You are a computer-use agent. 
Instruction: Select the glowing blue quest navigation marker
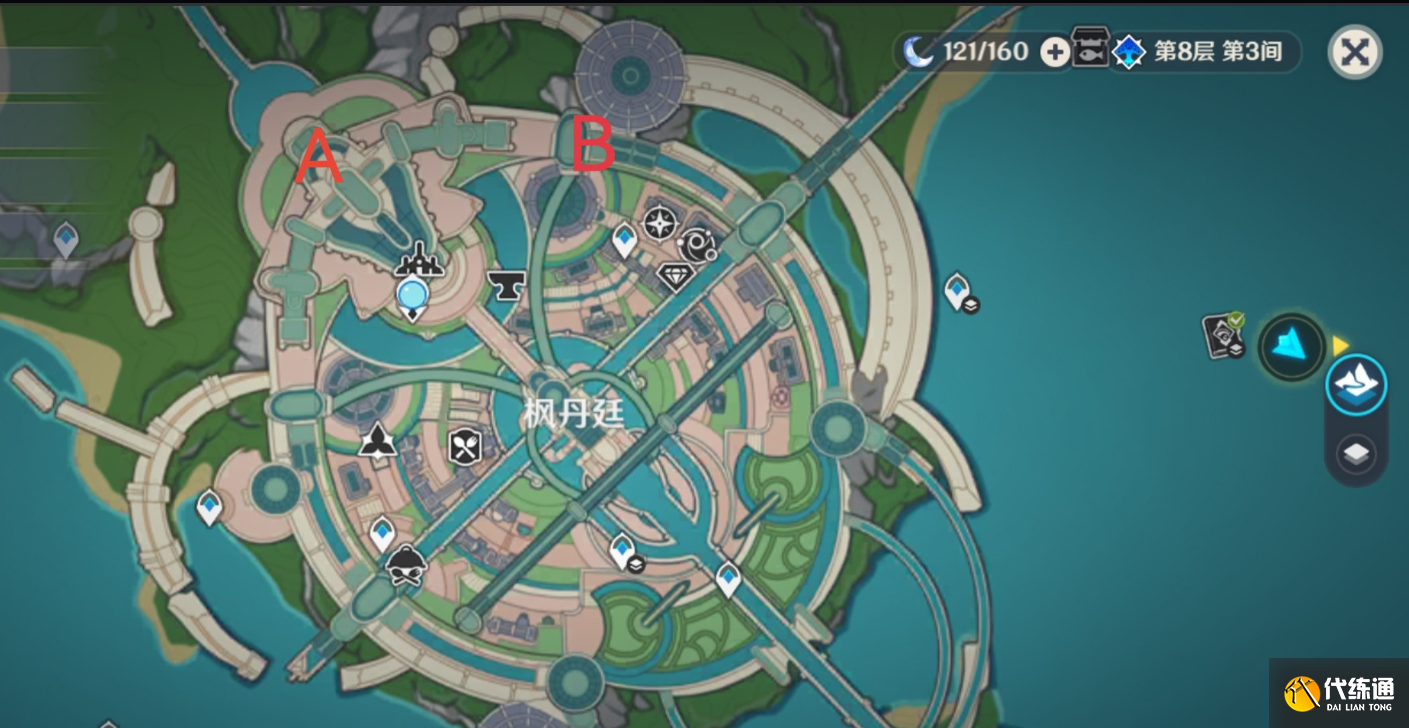point(1291,347)
